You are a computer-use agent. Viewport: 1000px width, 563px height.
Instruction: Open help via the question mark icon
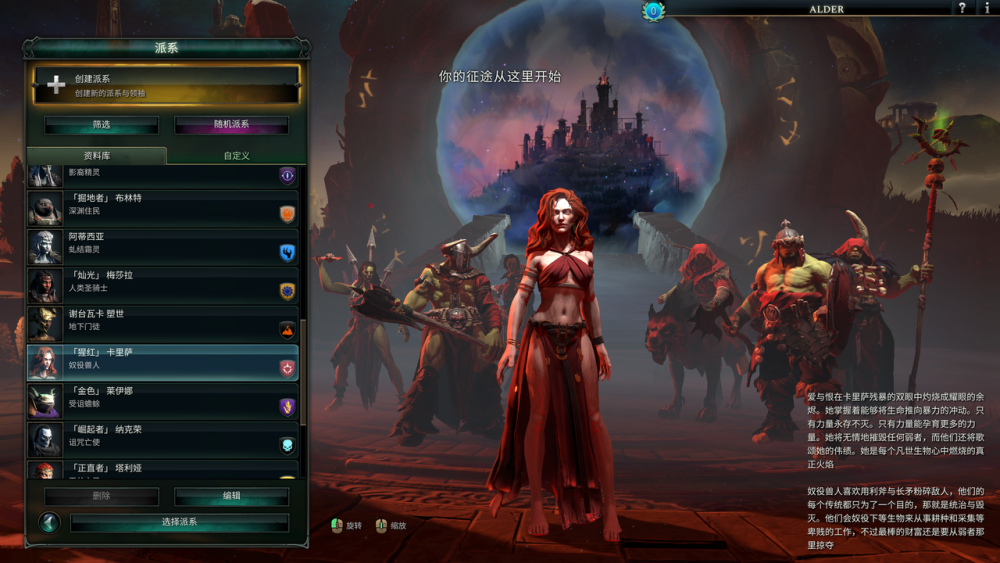coord(962,9)
